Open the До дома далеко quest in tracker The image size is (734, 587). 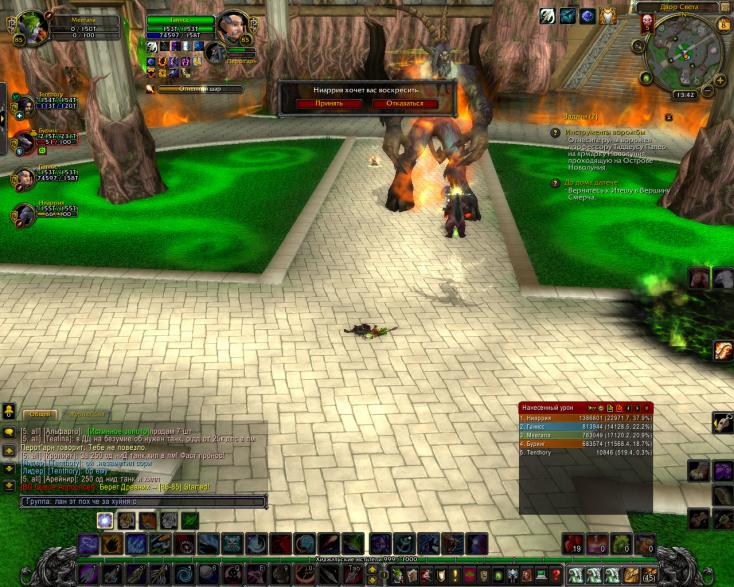click(602, 182)
